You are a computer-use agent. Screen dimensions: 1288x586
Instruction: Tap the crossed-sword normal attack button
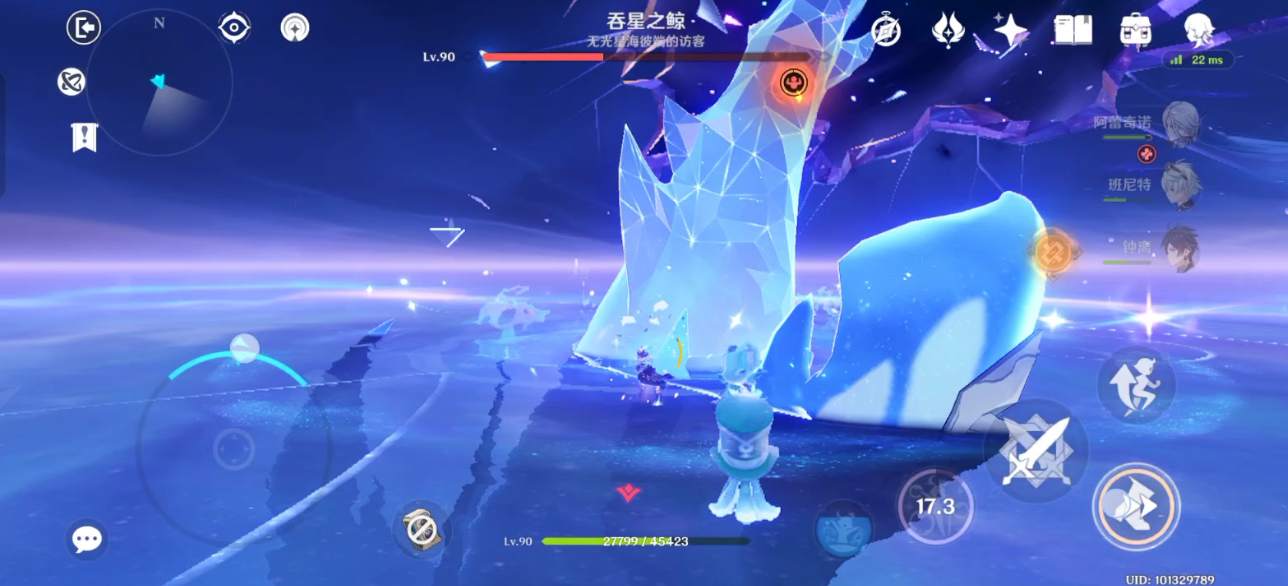coord(1036,451)
